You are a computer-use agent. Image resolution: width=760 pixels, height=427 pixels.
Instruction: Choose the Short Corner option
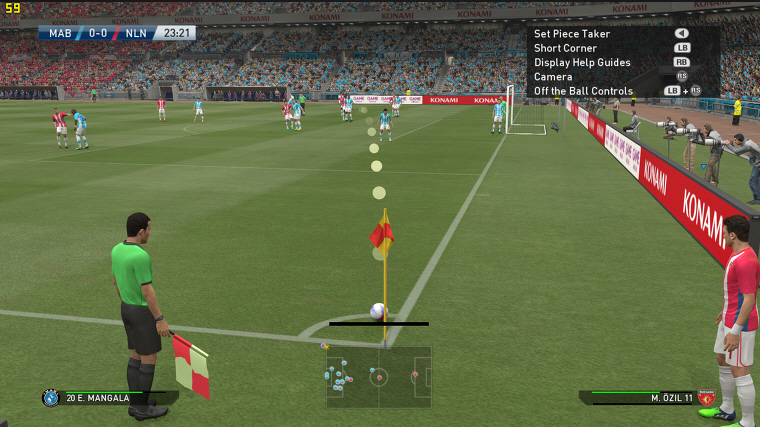tap(565, 48)
